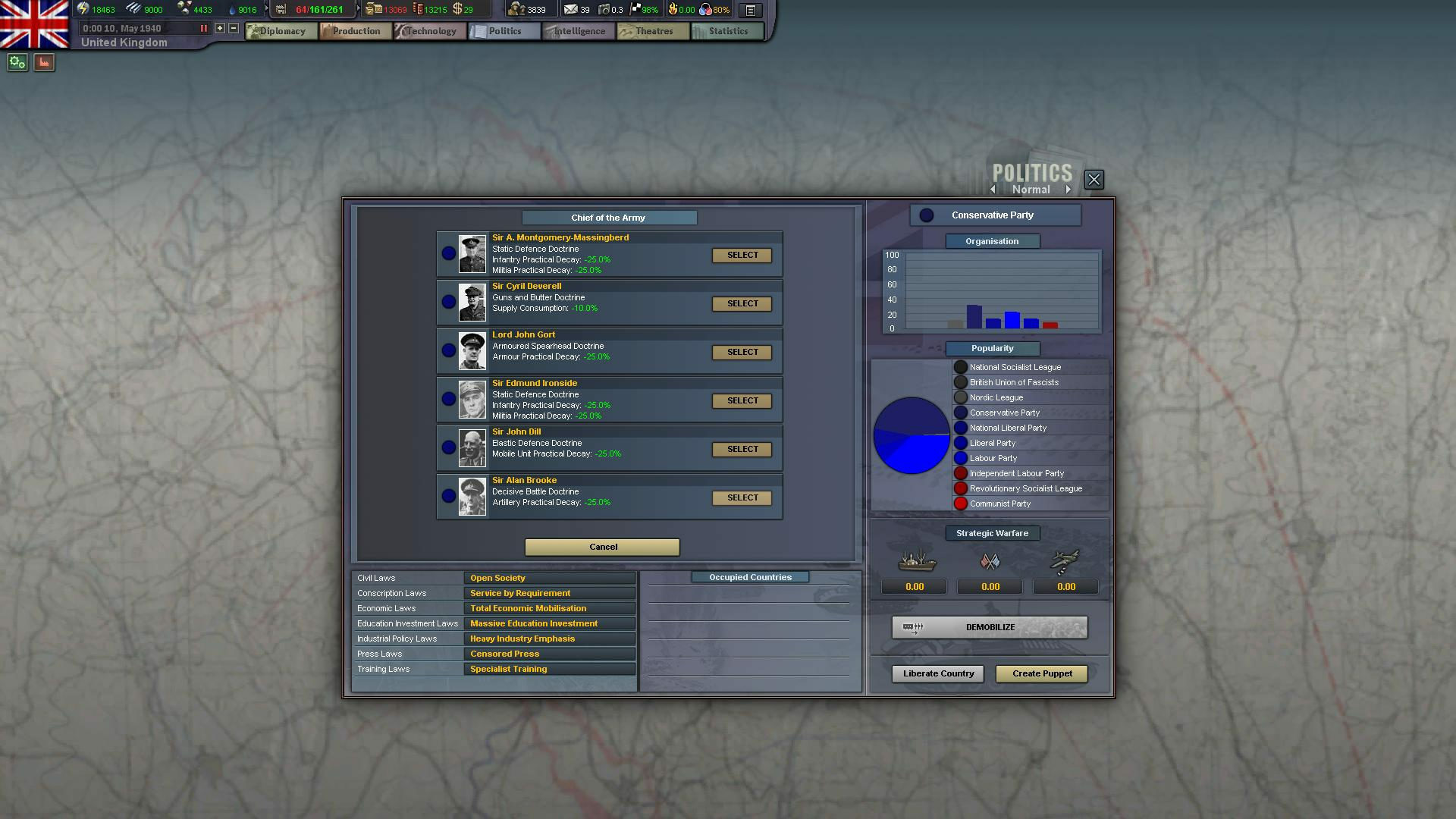Select Sir Cyril Deverell's radio button
1456x819 pixels.
click(x=448, y=303)
